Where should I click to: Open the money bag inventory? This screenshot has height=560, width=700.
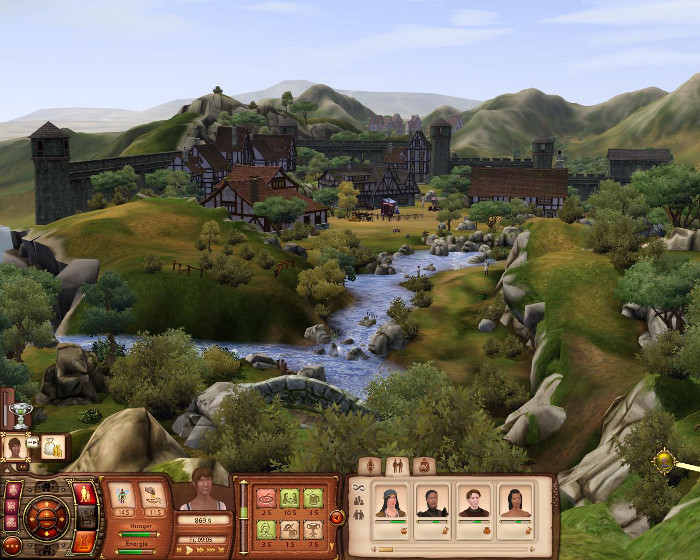tap(51, 447)
